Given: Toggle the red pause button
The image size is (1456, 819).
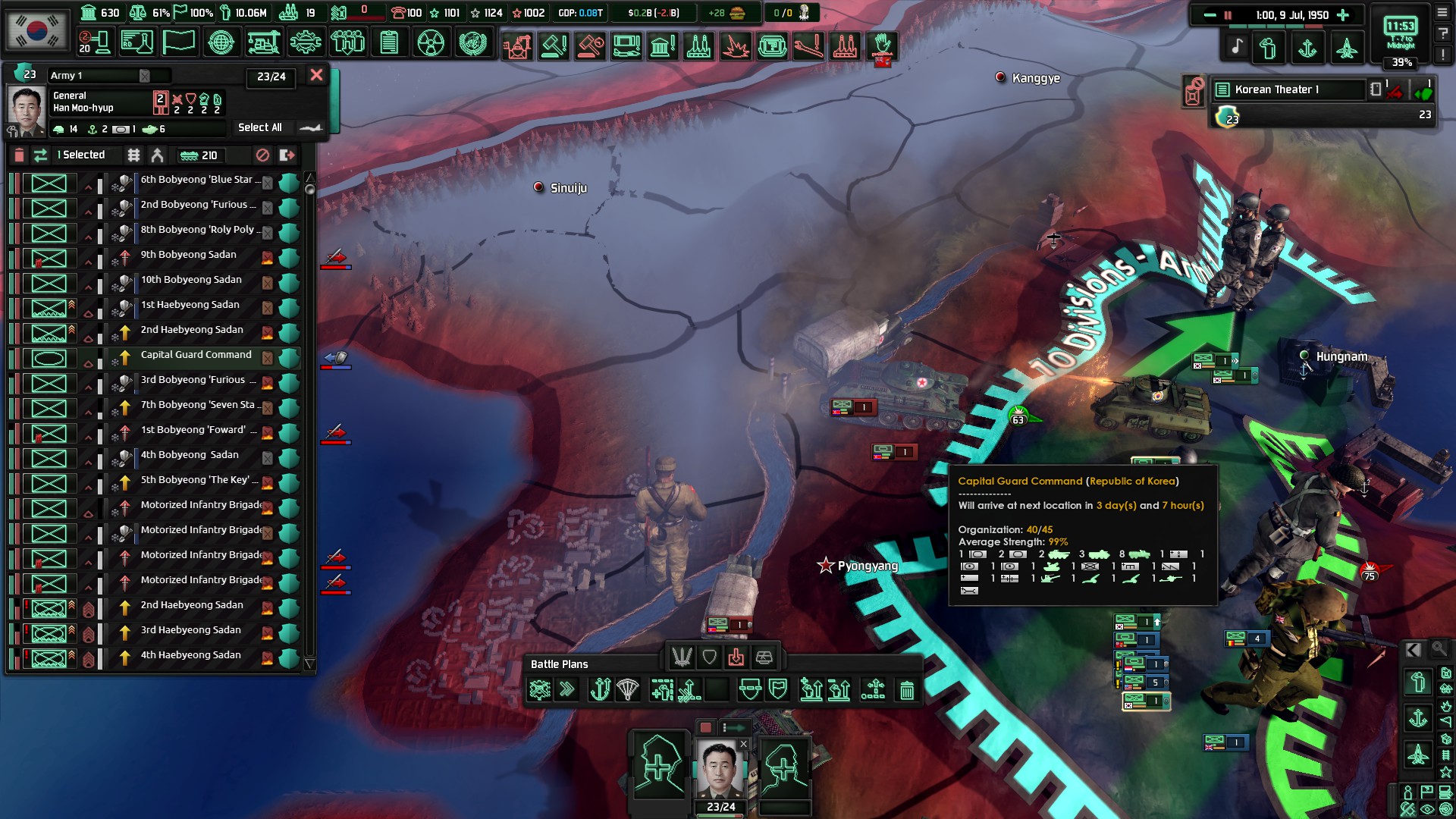Looking at the screenshot, I should point(1228,15).
